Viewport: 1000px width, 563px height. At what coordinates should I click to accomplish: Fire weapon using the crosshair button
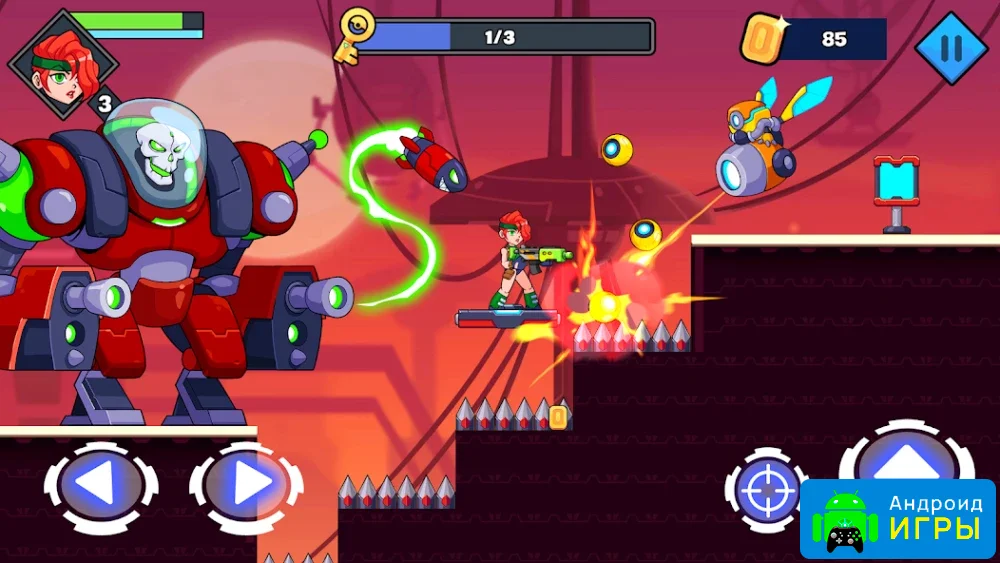coord(766,491)
